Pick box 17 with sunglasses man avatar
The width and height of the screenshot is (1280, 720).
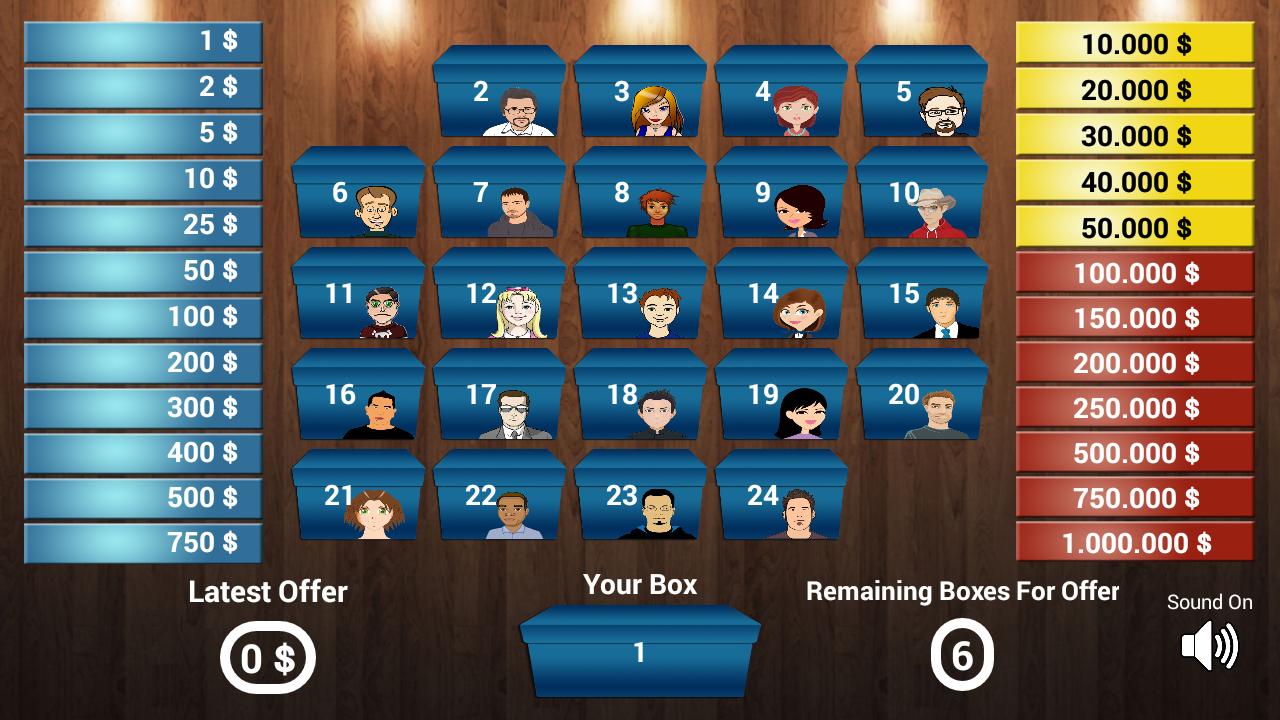[x=498, y=400]
